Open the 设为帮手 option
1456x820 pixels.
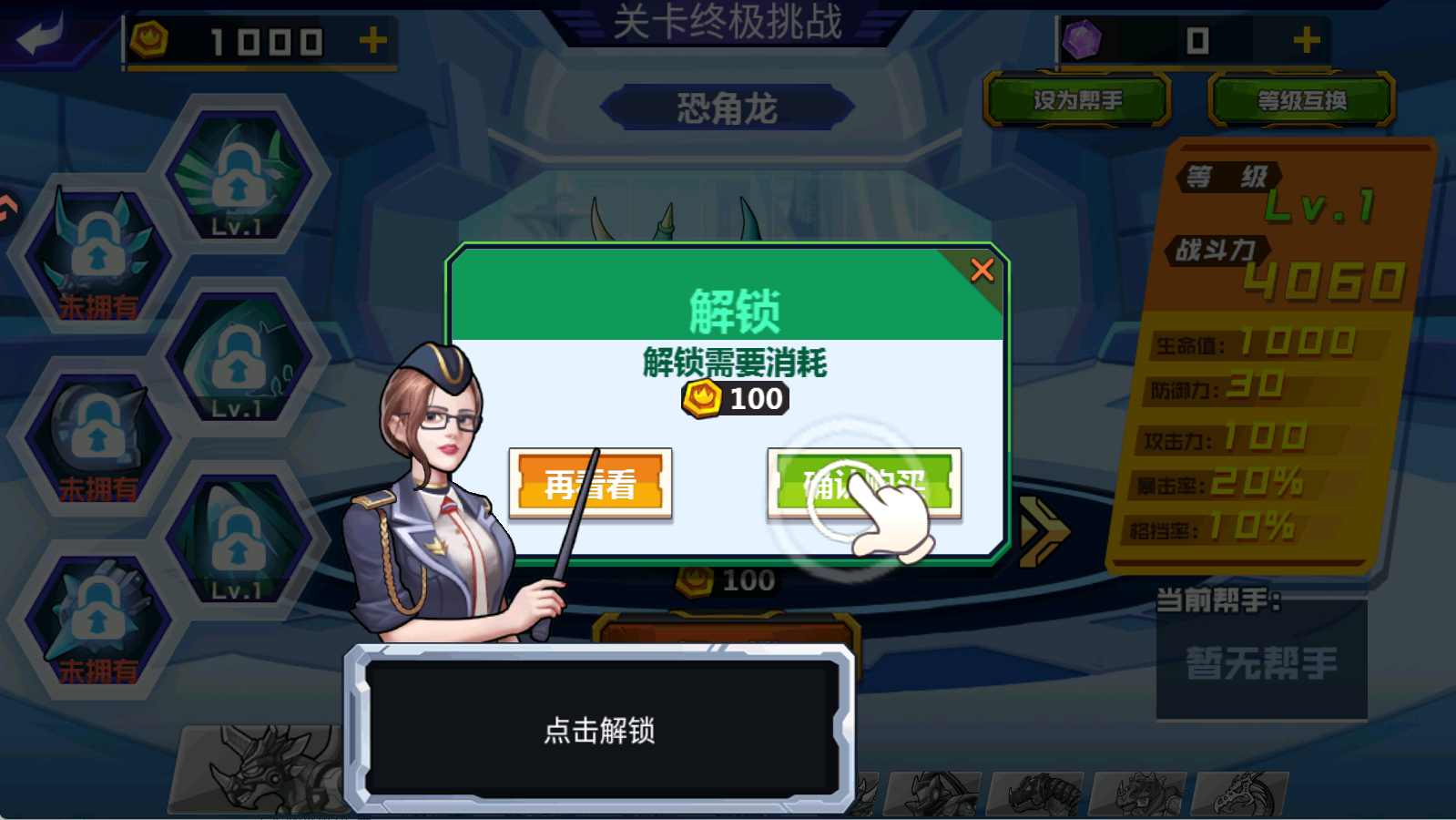pyautogui.click(x=1076, y=100)
